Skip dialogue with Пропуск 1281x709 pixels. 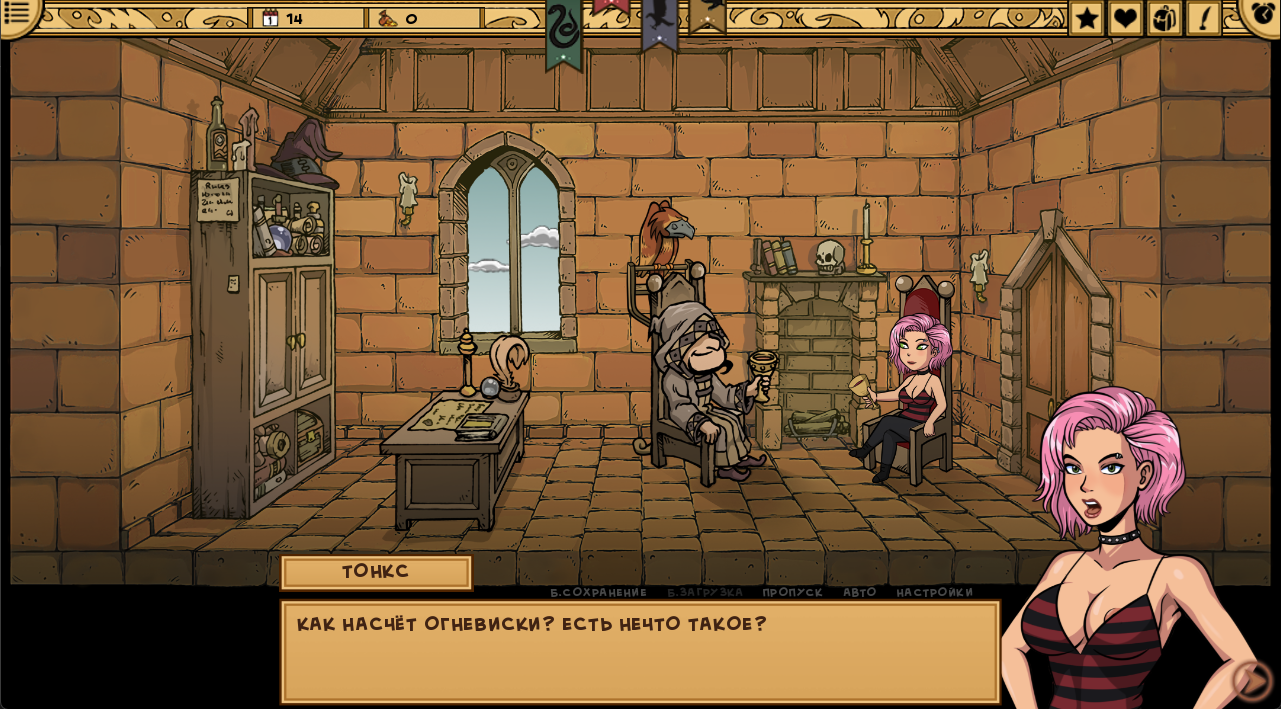pos(792,592)
